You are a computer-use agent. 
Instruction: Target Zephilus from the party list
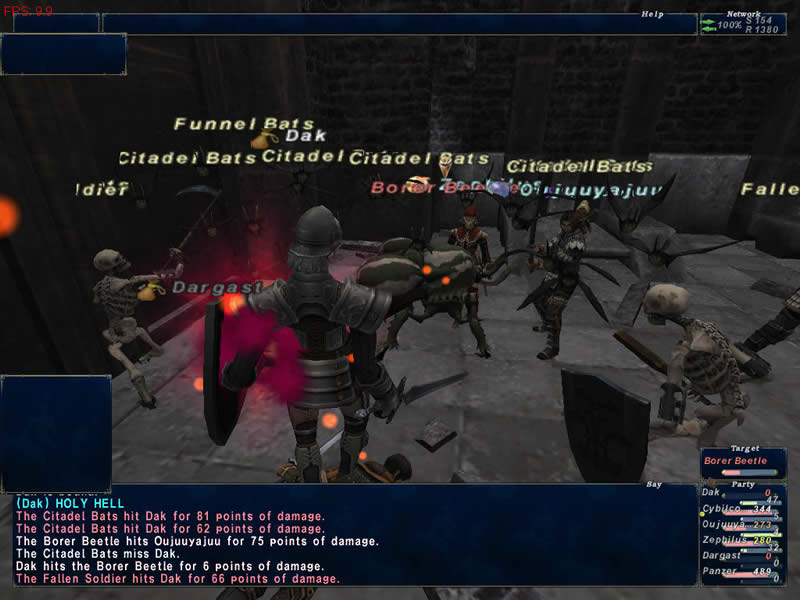pos(742,540)
